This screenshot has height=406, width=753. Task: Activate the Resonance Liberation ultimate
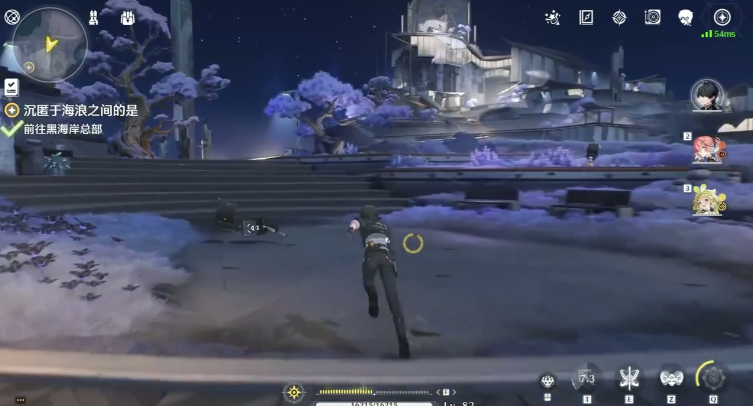[x=712, y=378]
